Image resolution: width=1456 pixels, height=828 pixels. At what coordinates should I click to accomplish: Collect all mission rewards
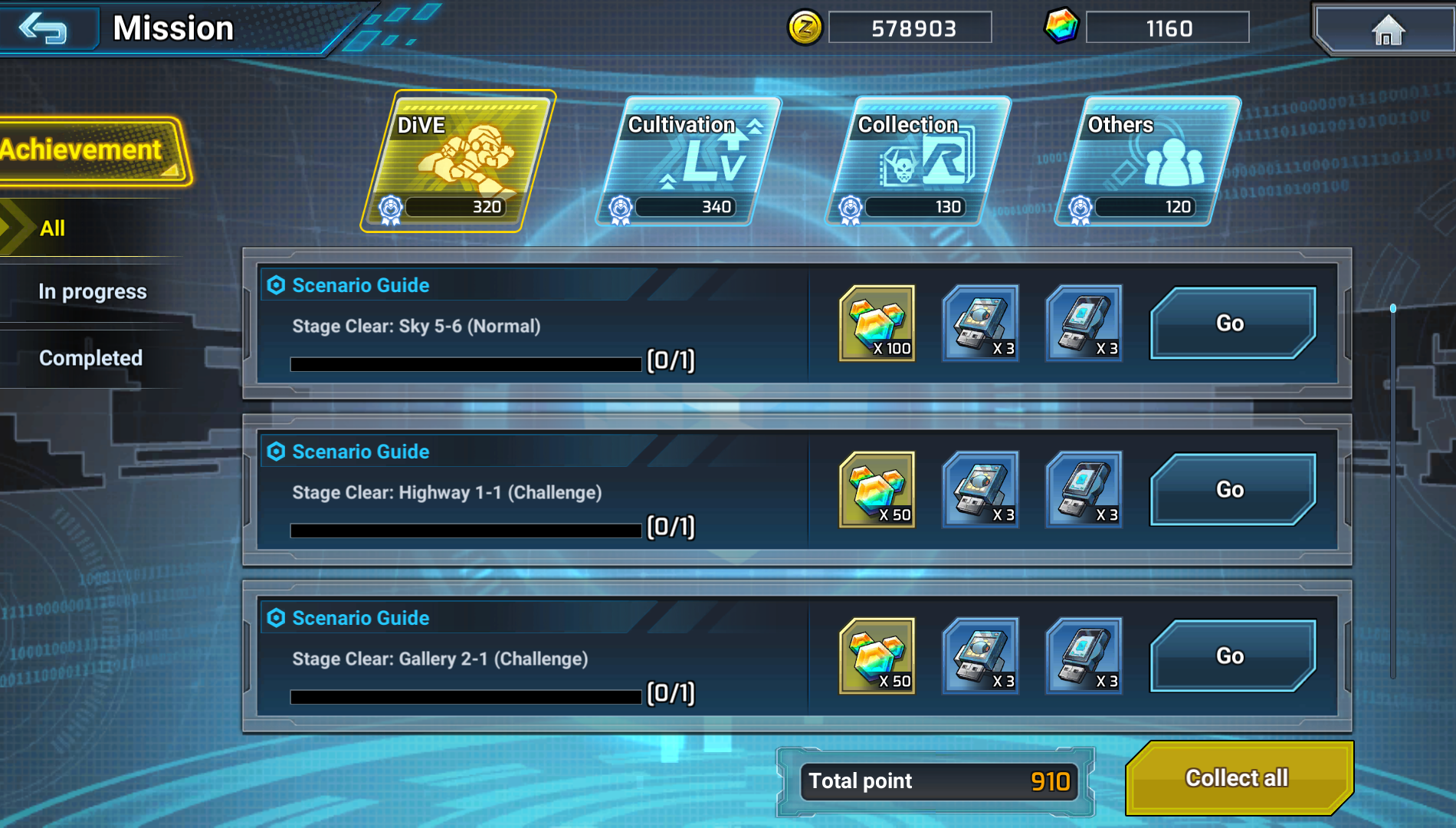[x=1237, y=778]
